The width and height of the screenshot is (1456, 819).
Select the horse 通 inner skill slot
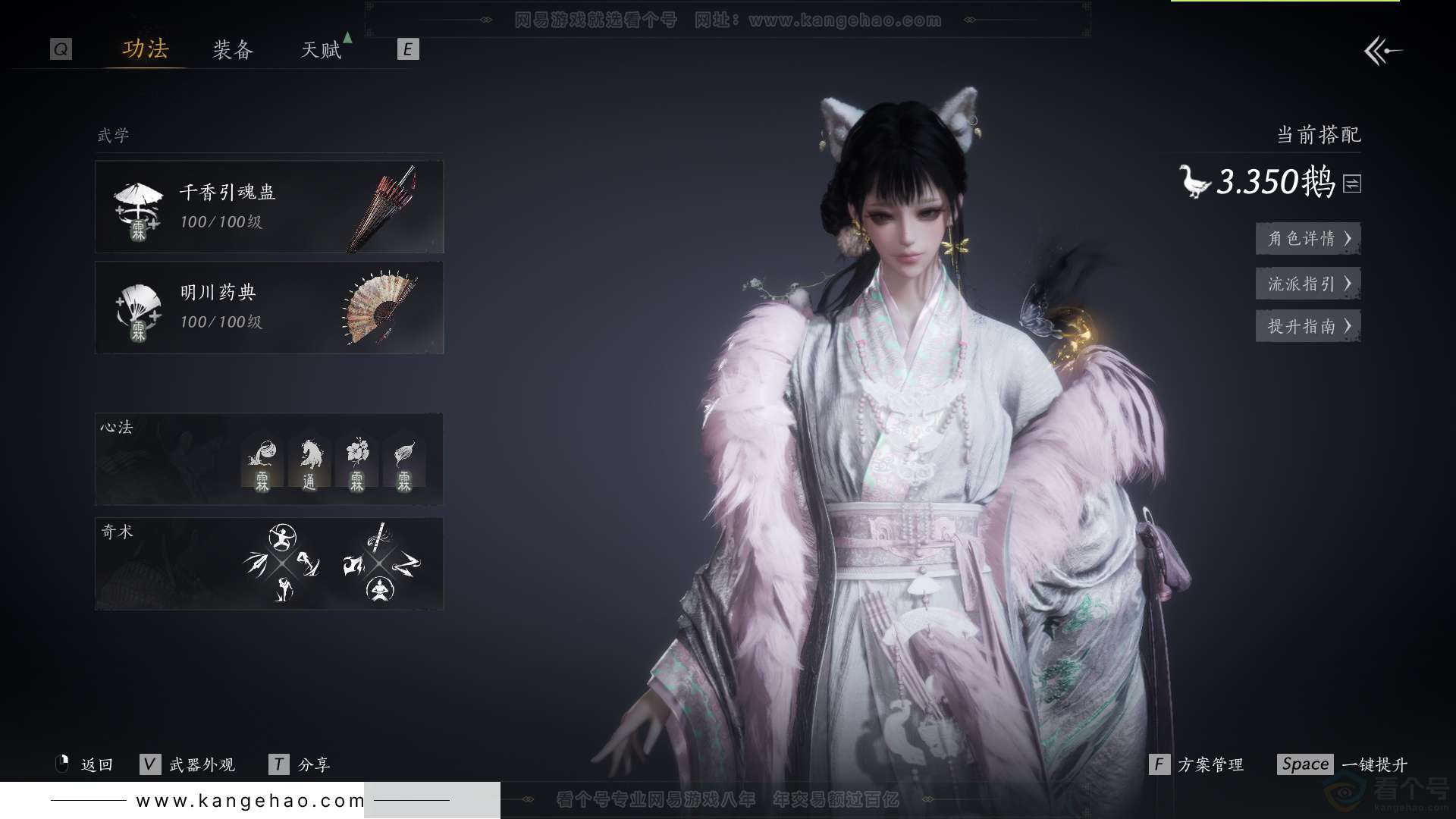309,463
